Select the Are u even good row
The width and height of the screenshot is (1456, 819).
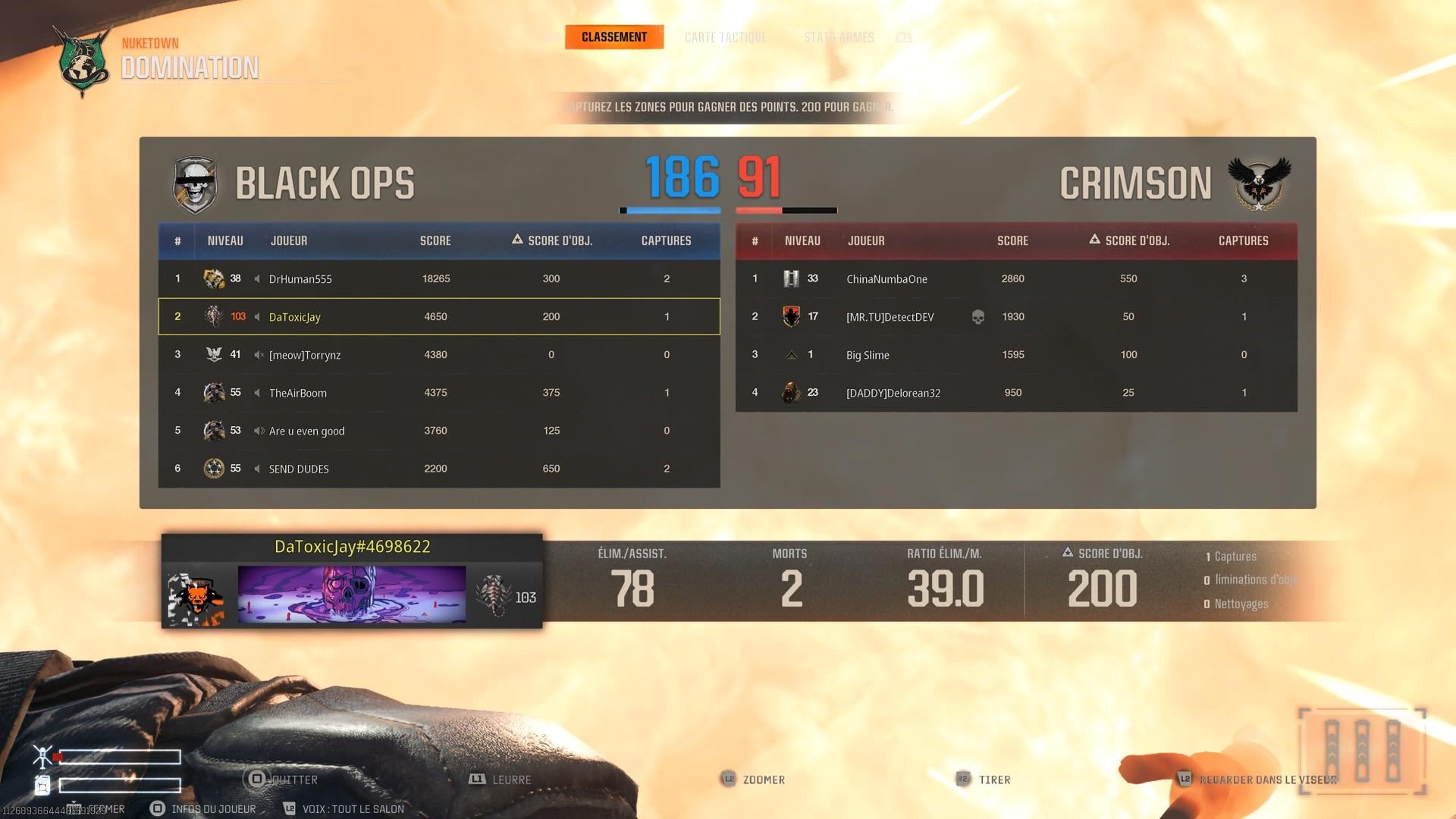[x=438, y=431]
